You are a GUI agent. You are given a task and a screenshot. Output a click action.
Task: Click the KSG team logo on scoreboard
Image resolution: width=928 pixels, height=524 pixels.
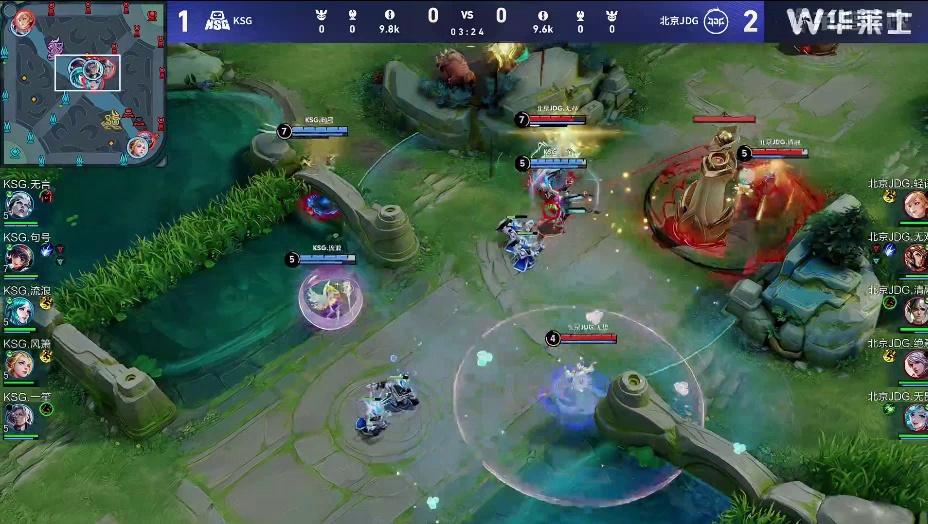tap(217, 21)
